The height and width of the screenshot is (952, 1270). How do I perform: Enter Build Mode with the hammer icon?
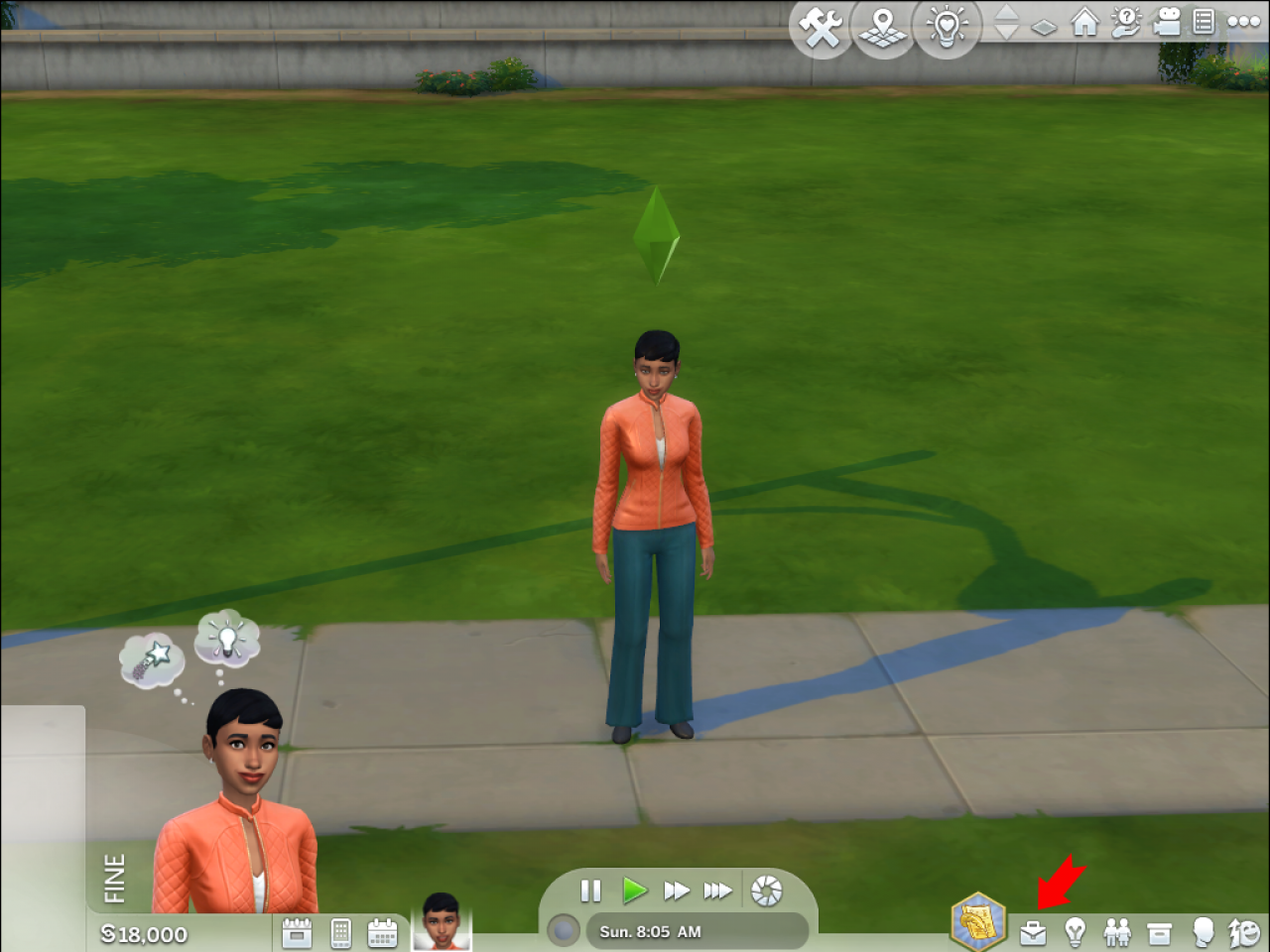click(821, 28)
